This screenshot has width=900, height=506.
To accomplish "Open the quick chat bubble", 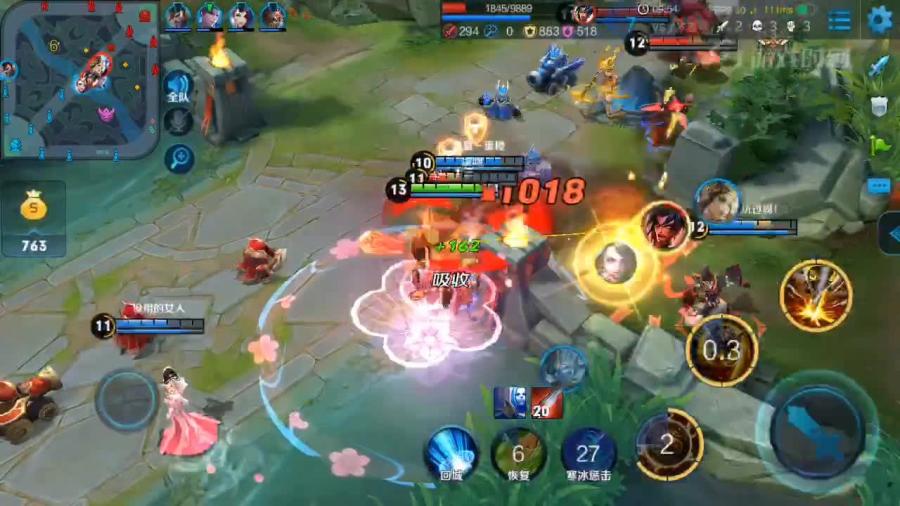I will (879, 186).
